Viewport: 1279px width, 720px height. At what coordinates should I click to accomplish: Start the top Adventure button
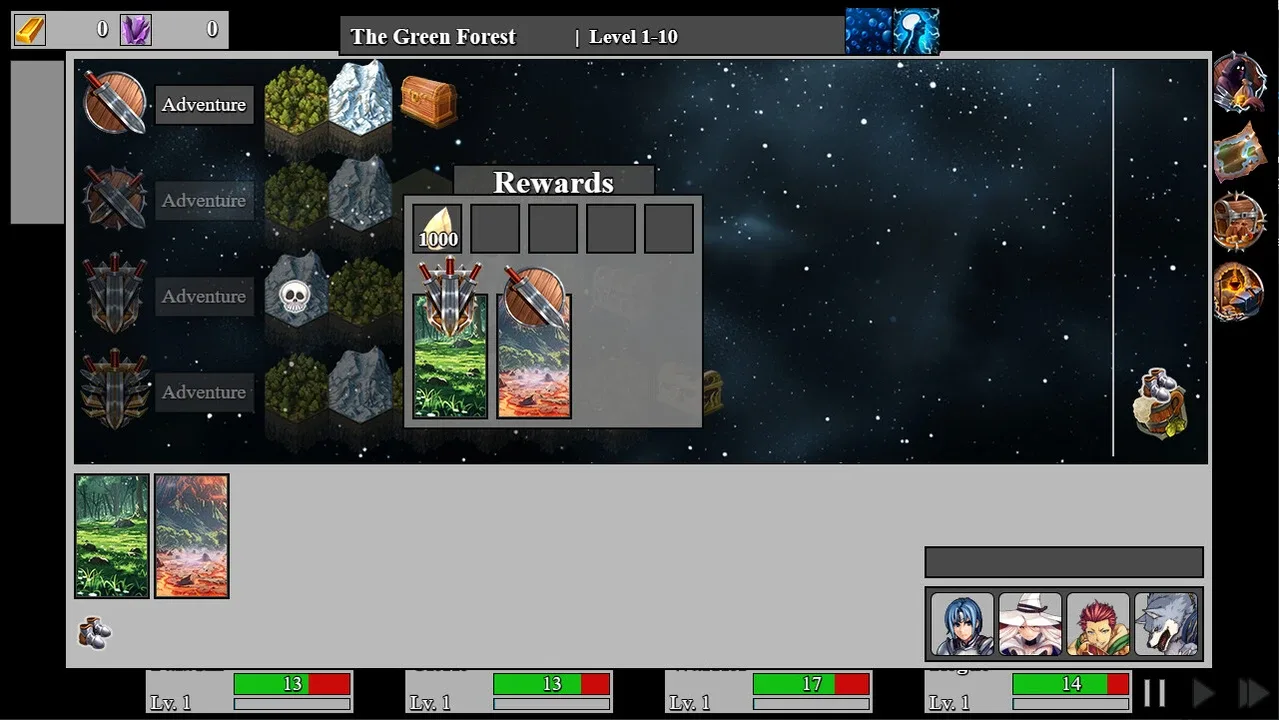(x=204, y=105)
